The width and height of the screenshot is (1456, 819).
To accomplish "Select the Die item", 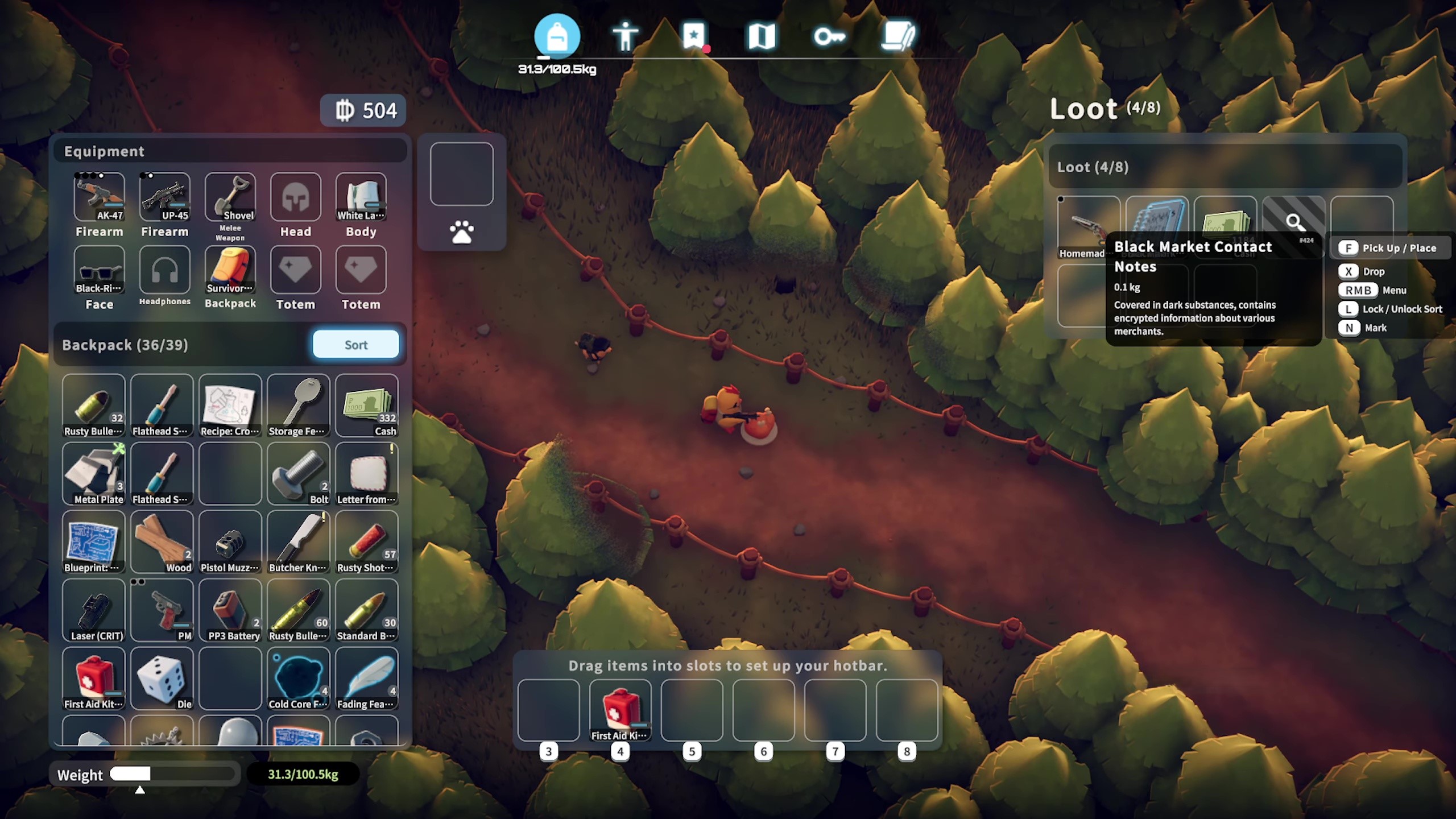I will tap(162, 678).
